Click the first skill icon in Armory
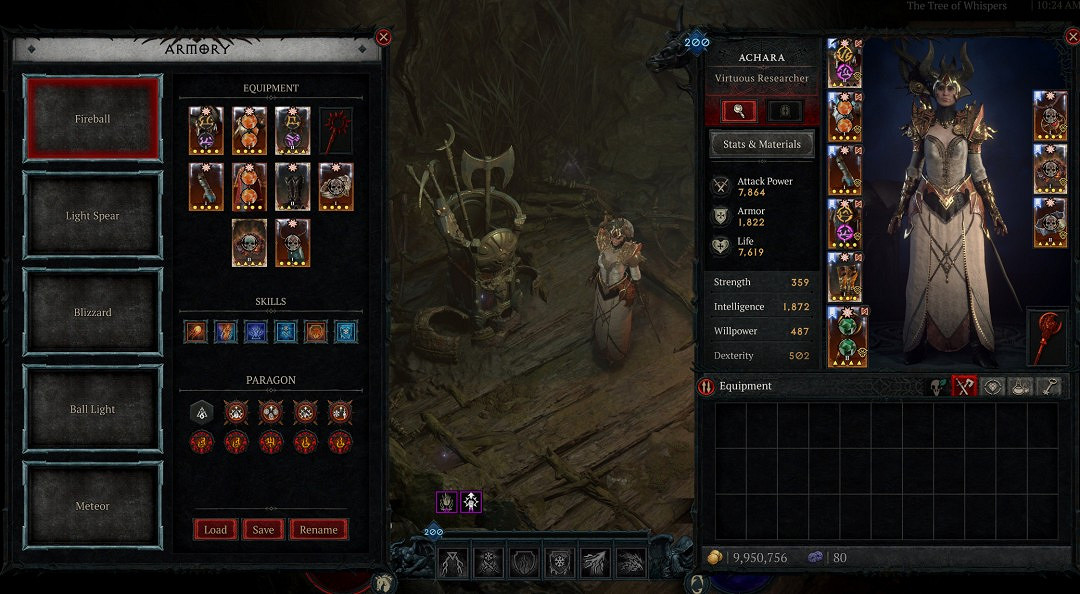Viewport: 1080px width, 594px height. [196, 332]
